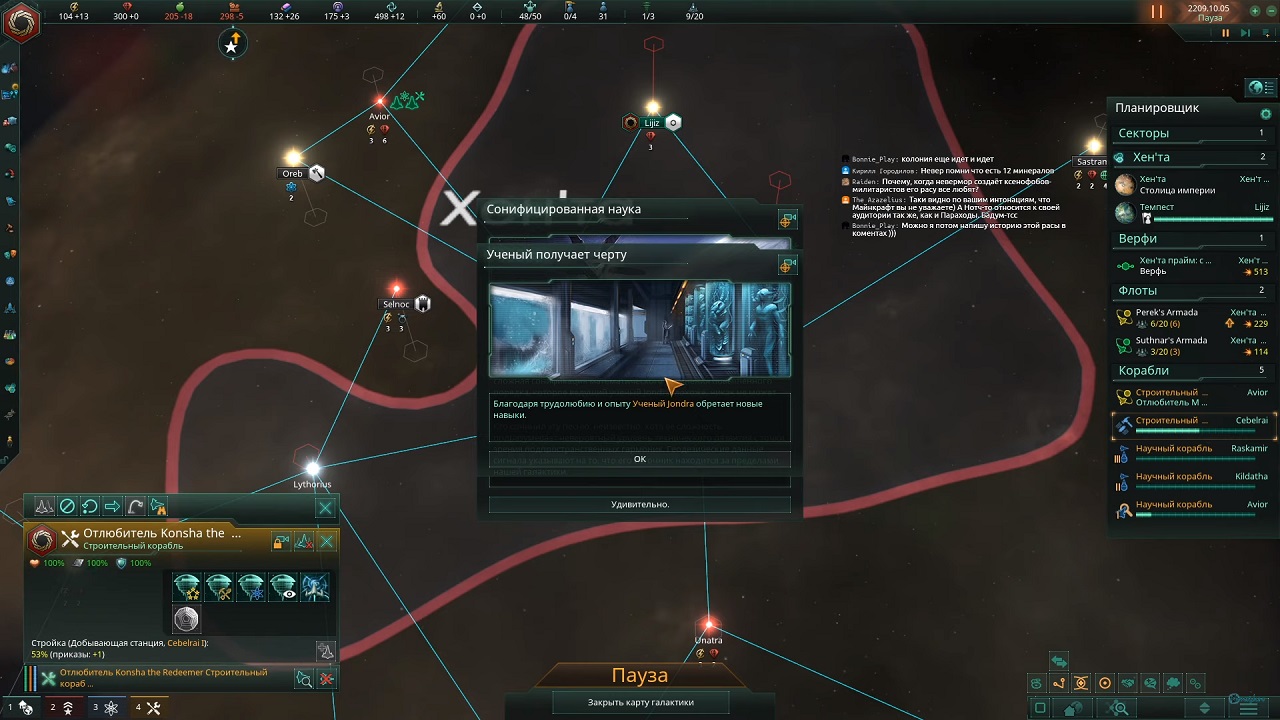
Task: Choose the "Удивительно." response
Action: [x=639, y=505]
